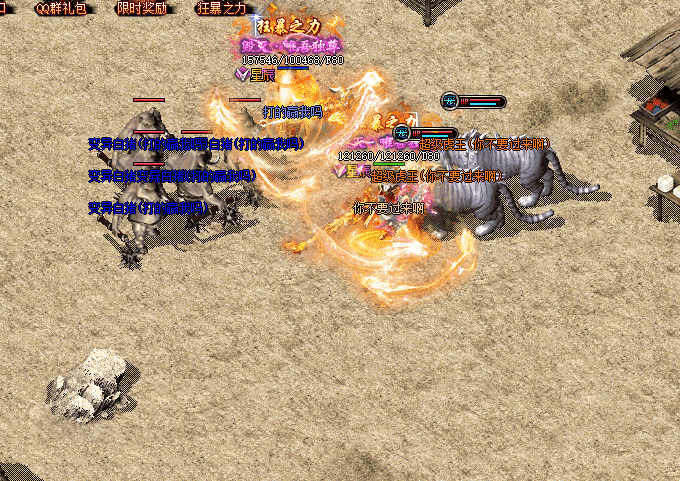
Task: Open the QQ群礼包 gift pack button
Action: click(62, 8)
